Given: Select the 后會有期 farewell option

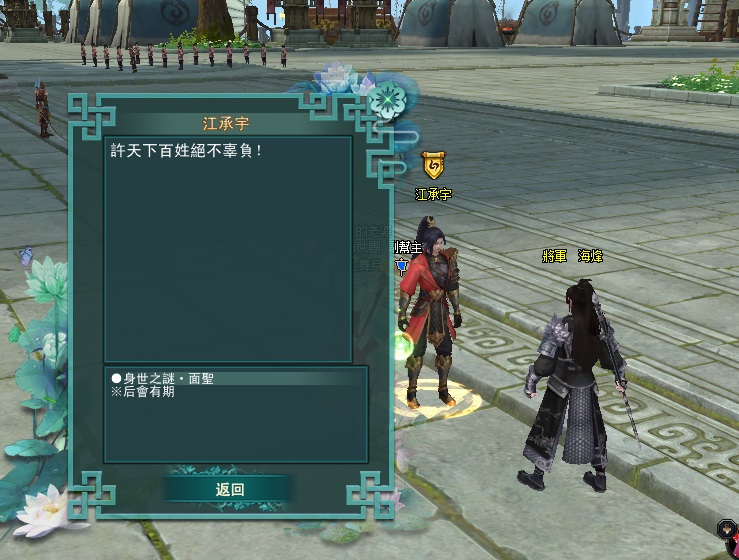Looking at the screenshot, I should click(x=144, y=393).
